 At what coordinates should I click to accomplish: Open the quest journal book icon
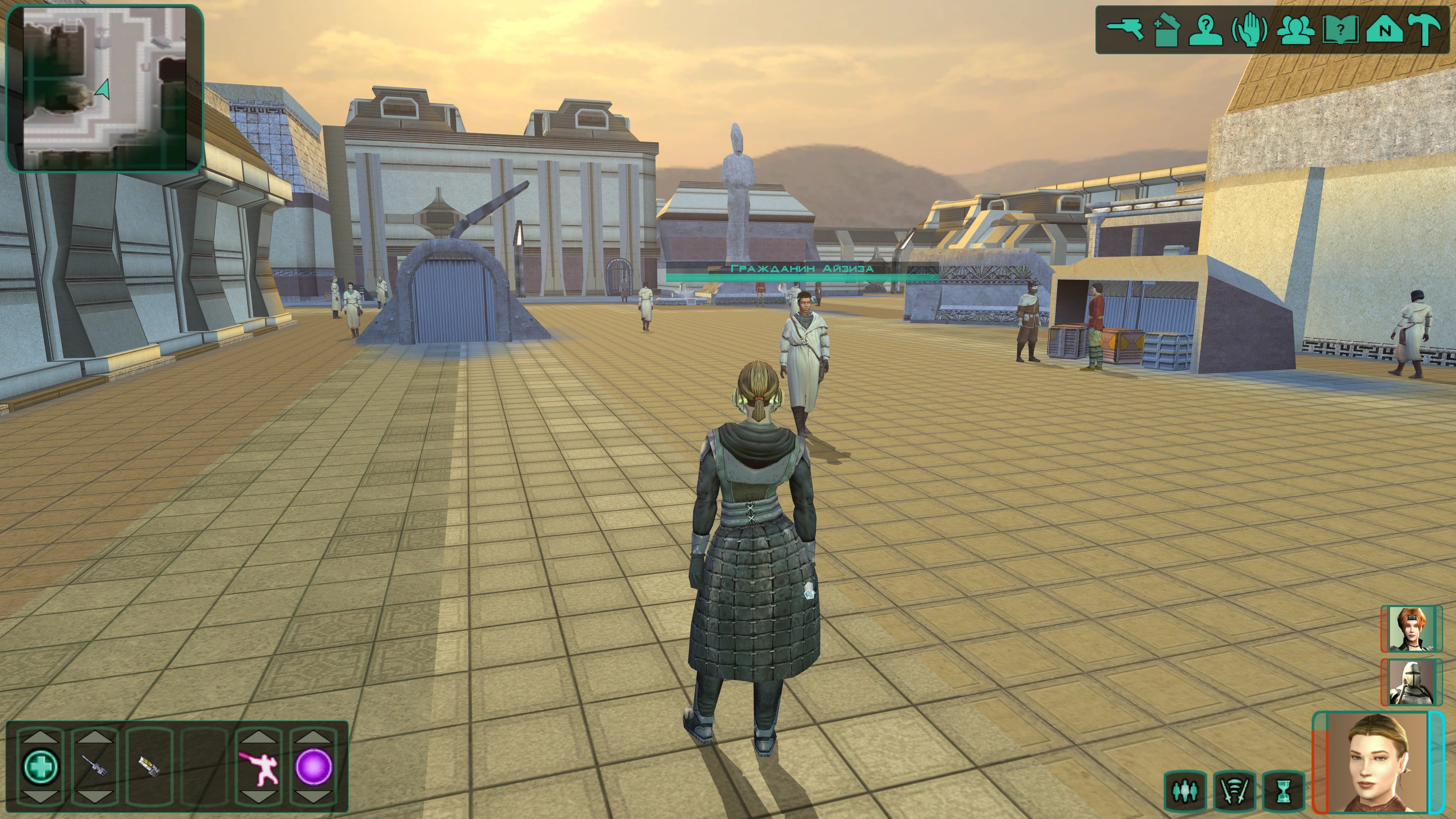1341,30
